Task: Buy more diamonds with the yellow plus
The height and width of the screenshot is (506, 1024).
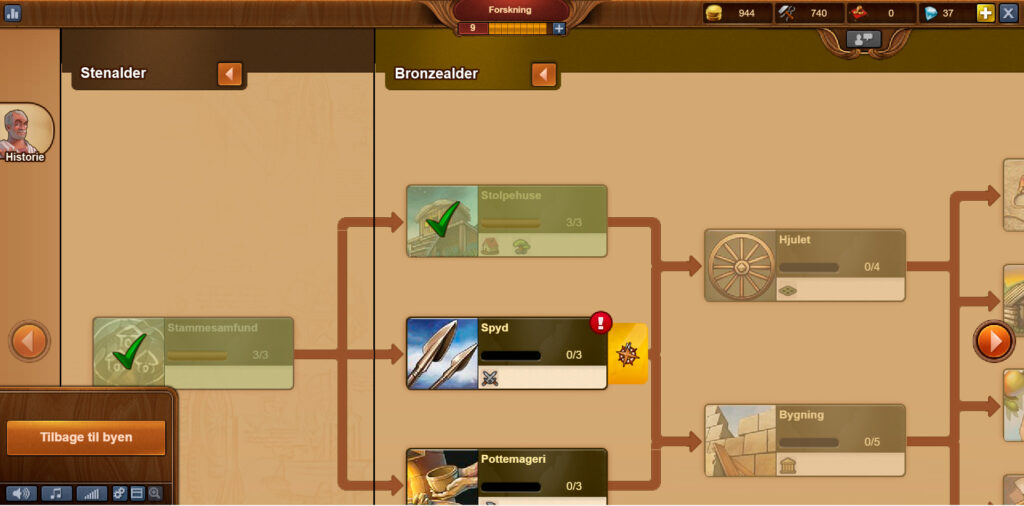Action: (985, 13)
